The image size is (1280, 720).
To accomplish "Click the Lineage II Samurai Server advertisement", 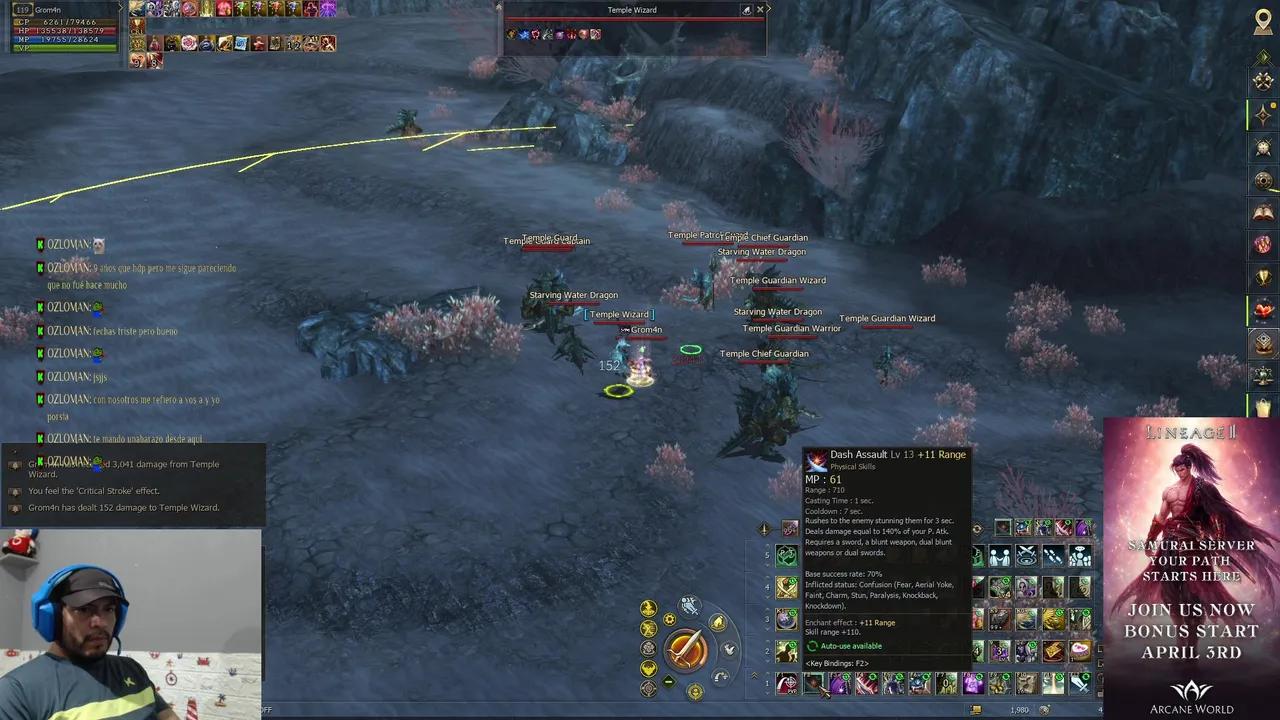I will click(1191, 567).
